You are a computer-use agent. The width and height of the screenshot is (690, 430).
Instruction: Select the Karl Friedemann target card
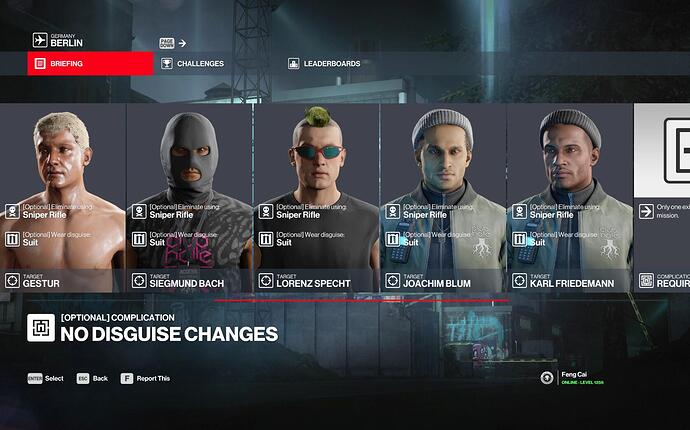(x=570, y=197)
